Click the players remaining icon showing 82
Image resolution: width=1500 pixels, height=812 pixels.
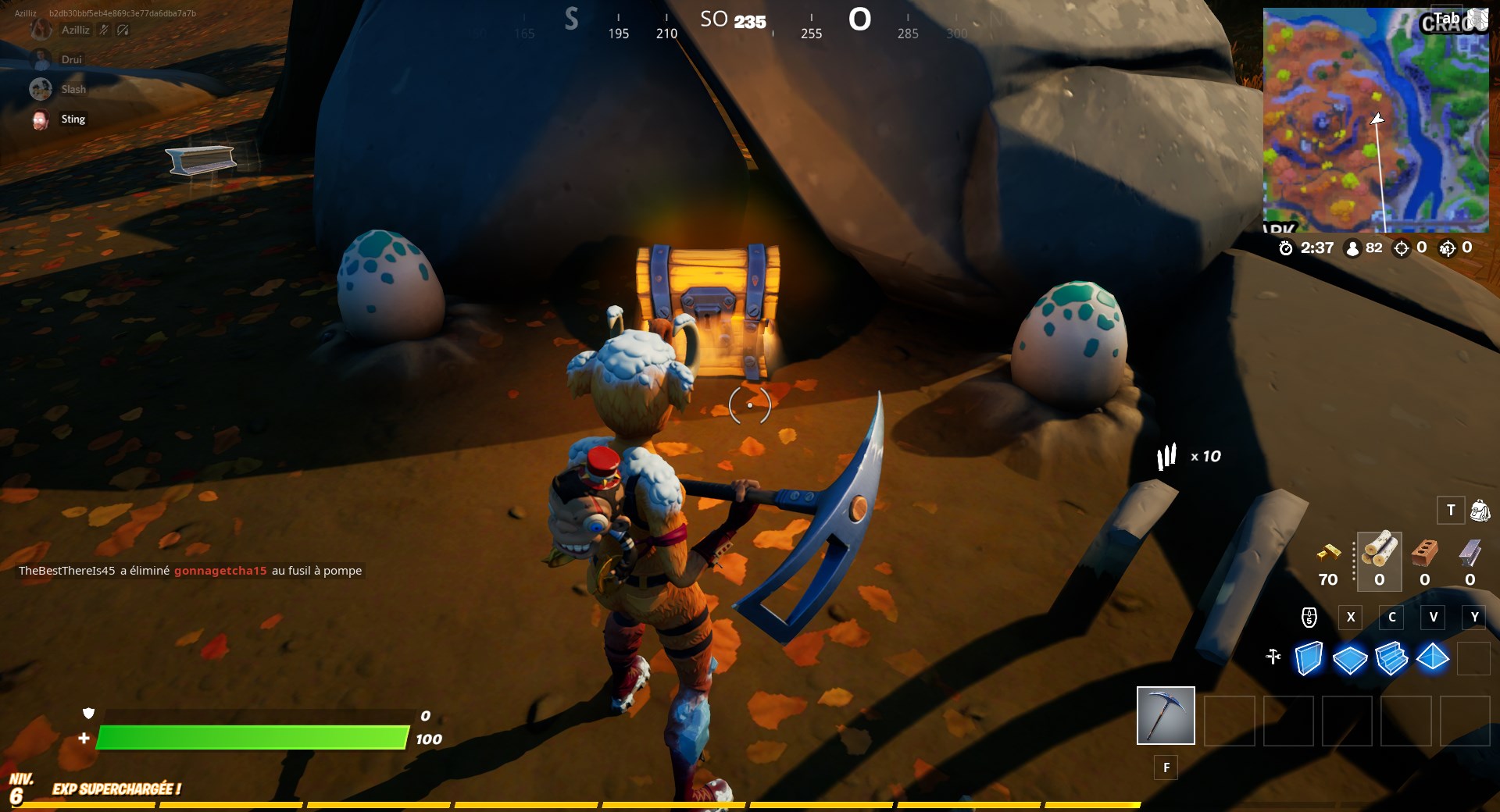tap(1352, 249)
